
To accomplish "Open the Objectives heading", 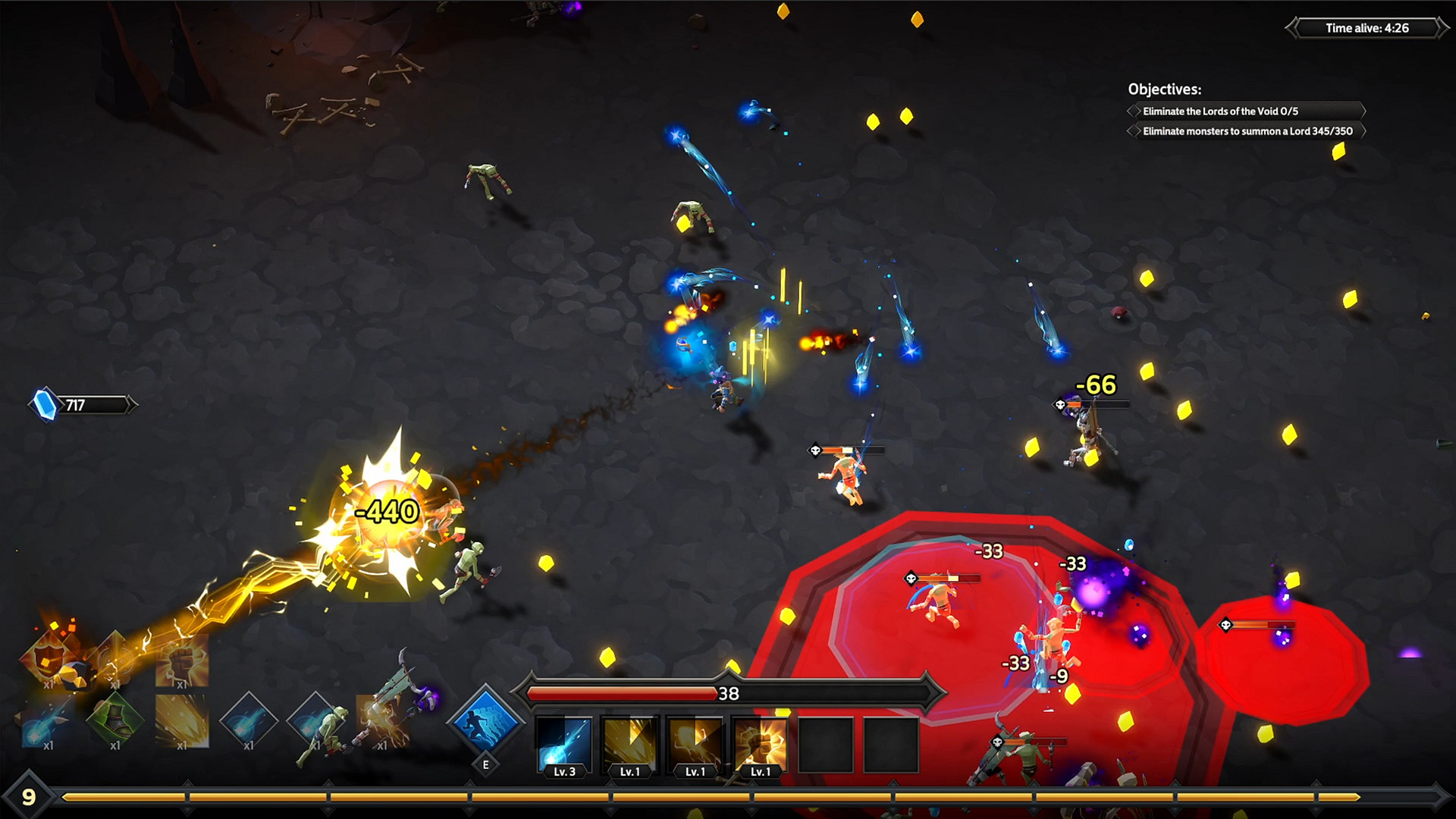I will tap(1165, 88).
